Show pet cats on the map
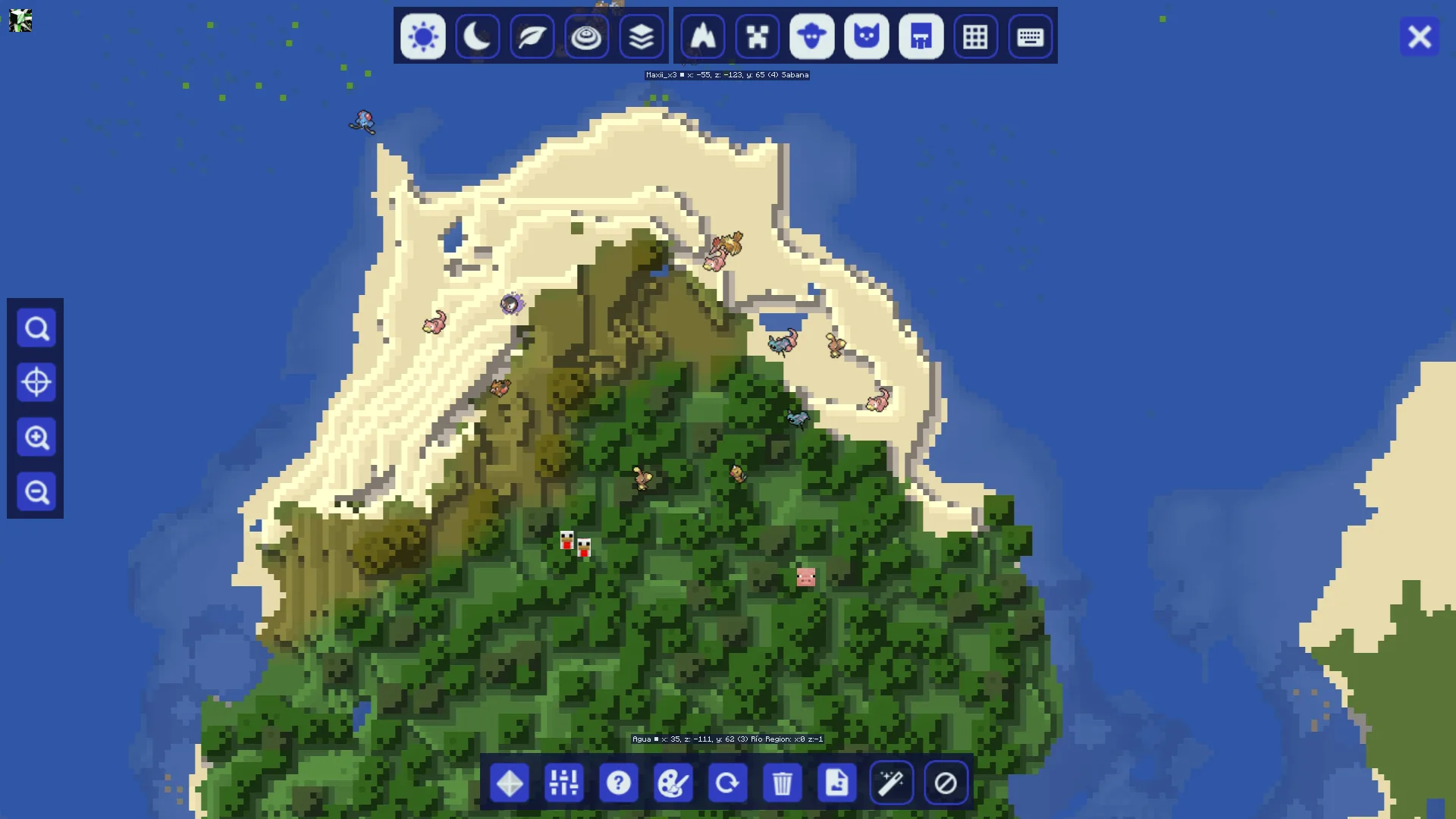 point(867,36)
